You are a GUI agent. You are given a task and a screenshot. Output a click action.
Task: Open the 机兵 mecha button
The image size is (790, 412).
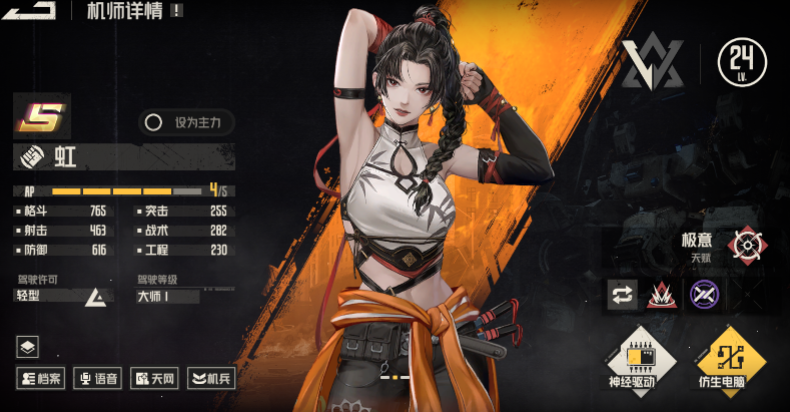click(x=211, y=378)
